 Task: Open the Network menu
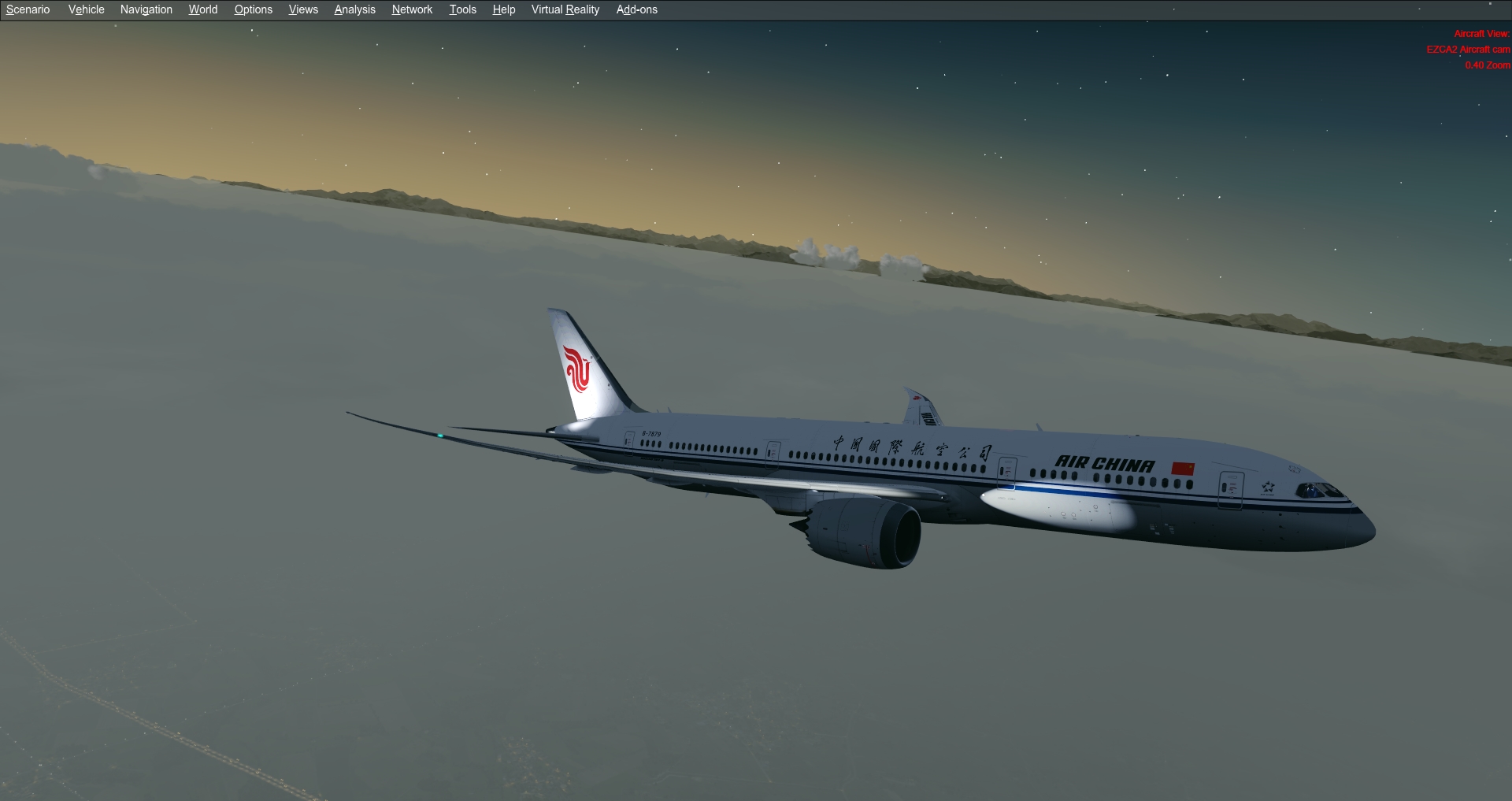click(x=411, y=9)
